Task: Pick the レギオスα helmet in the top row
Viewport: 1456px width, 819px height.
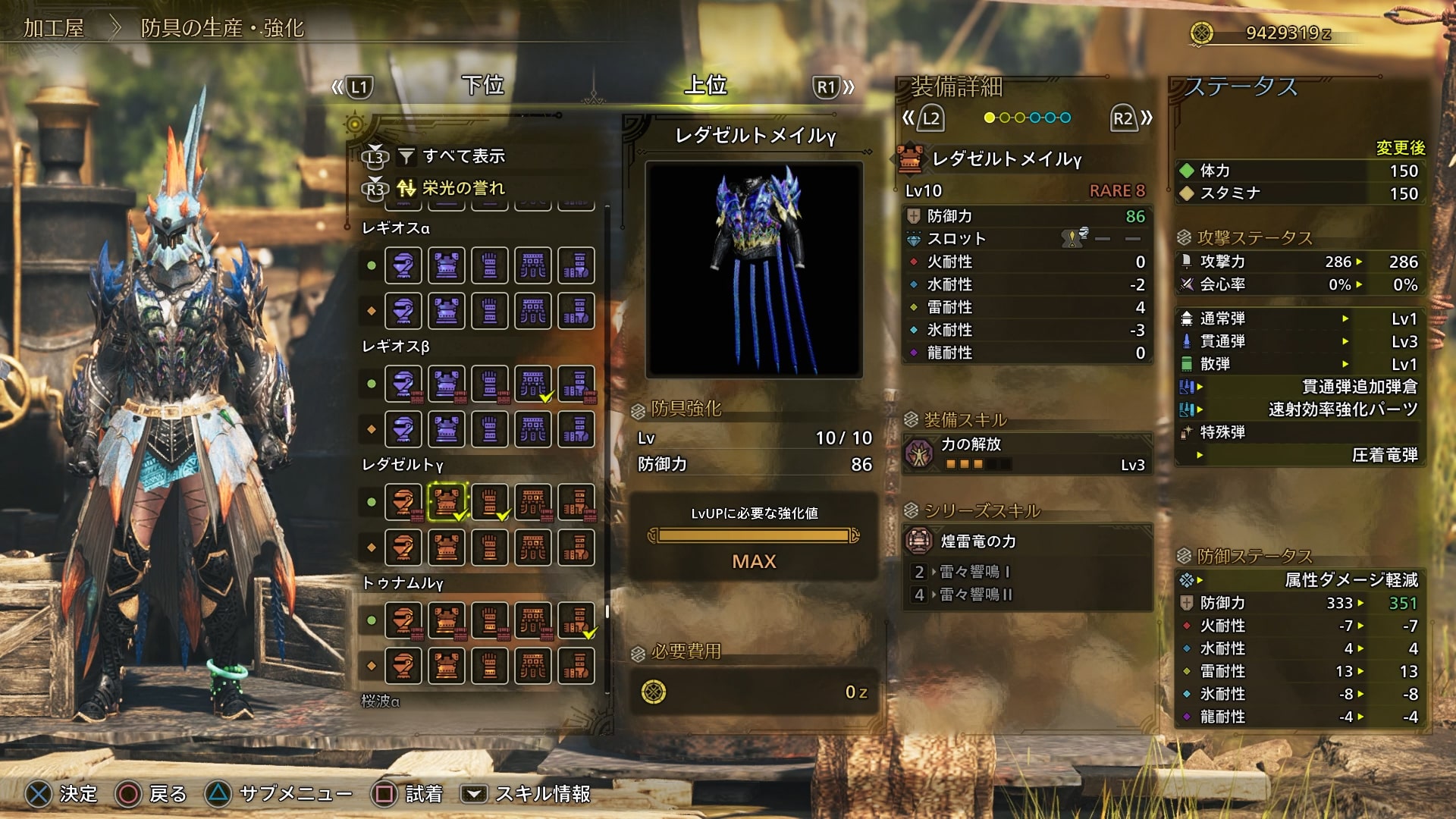Action: [403, 265]
